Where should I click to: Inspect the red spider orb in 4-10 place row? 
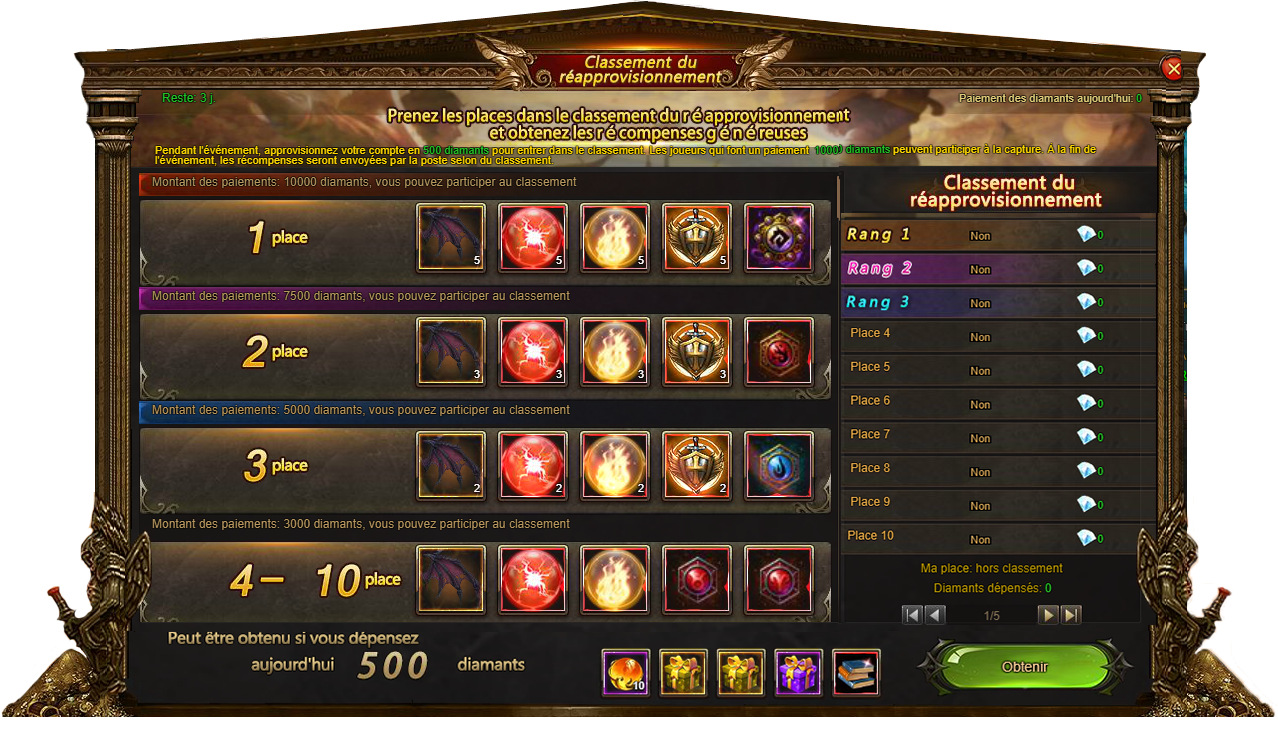pyautogui.click(x=533, y=579)
